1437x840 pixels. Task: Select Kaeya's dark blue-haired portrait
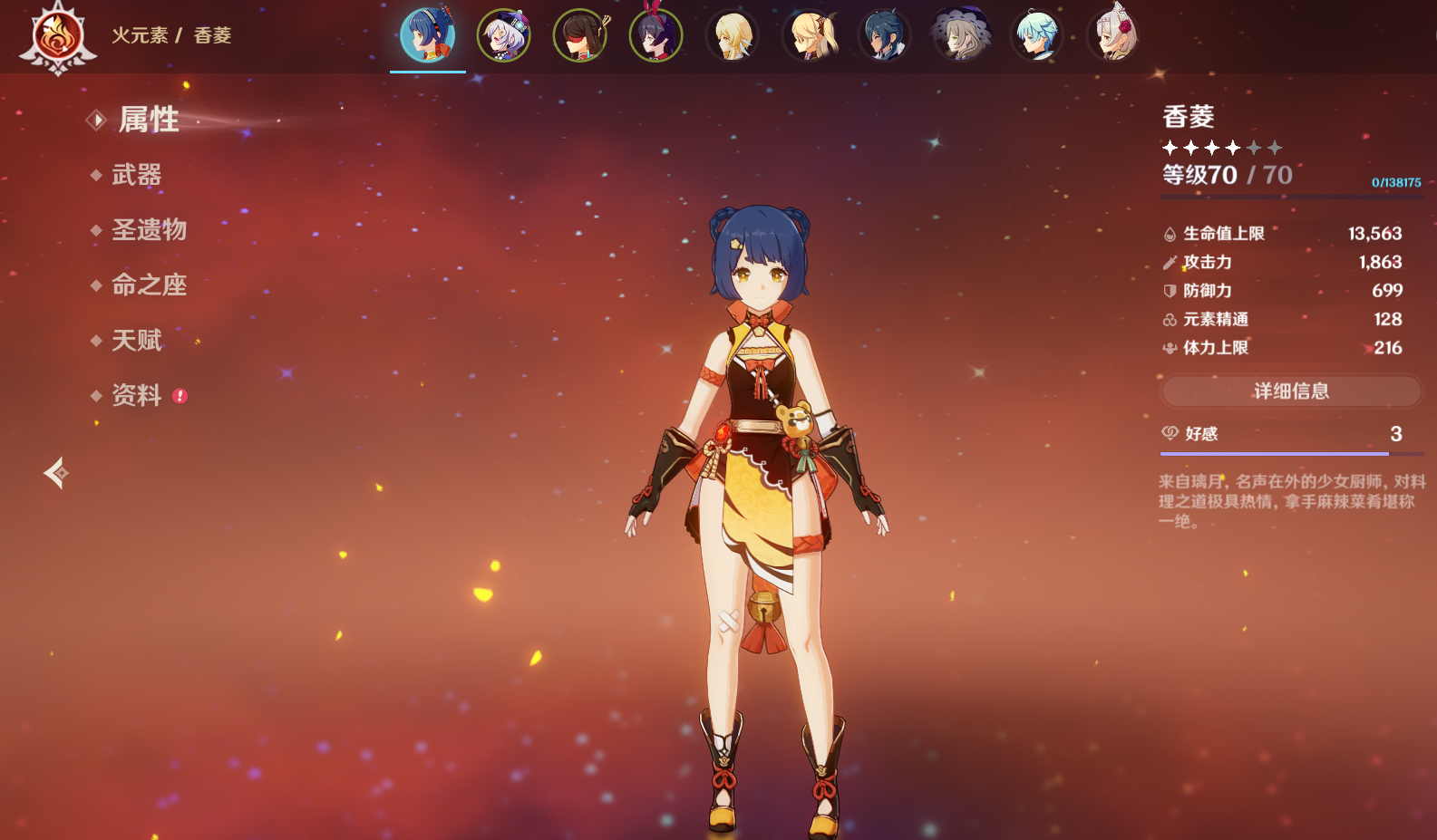pos(885,35)
